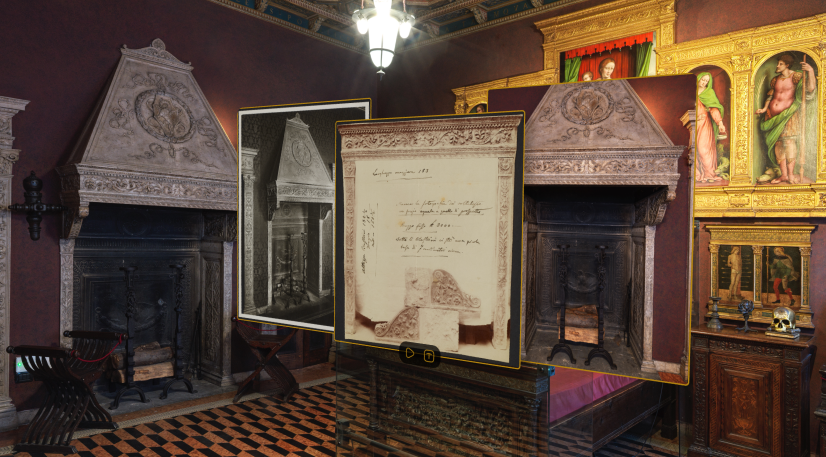826x457 pixels.
Task: Select the handwritten document photo panel
Action: [x=428, y=230]
